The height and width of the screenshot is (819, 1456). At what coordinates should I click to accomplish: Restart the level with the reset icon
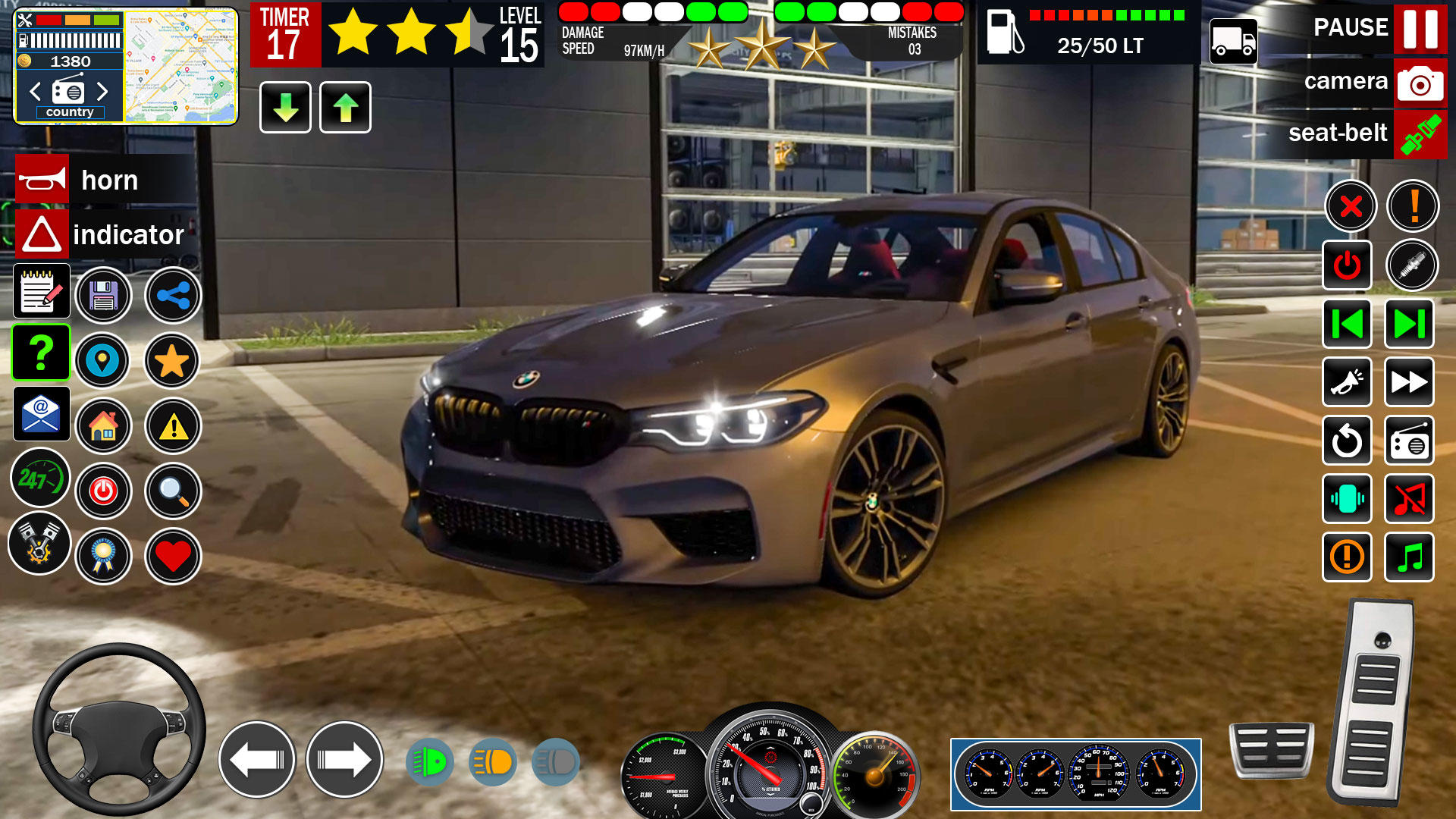point(1346,441)
